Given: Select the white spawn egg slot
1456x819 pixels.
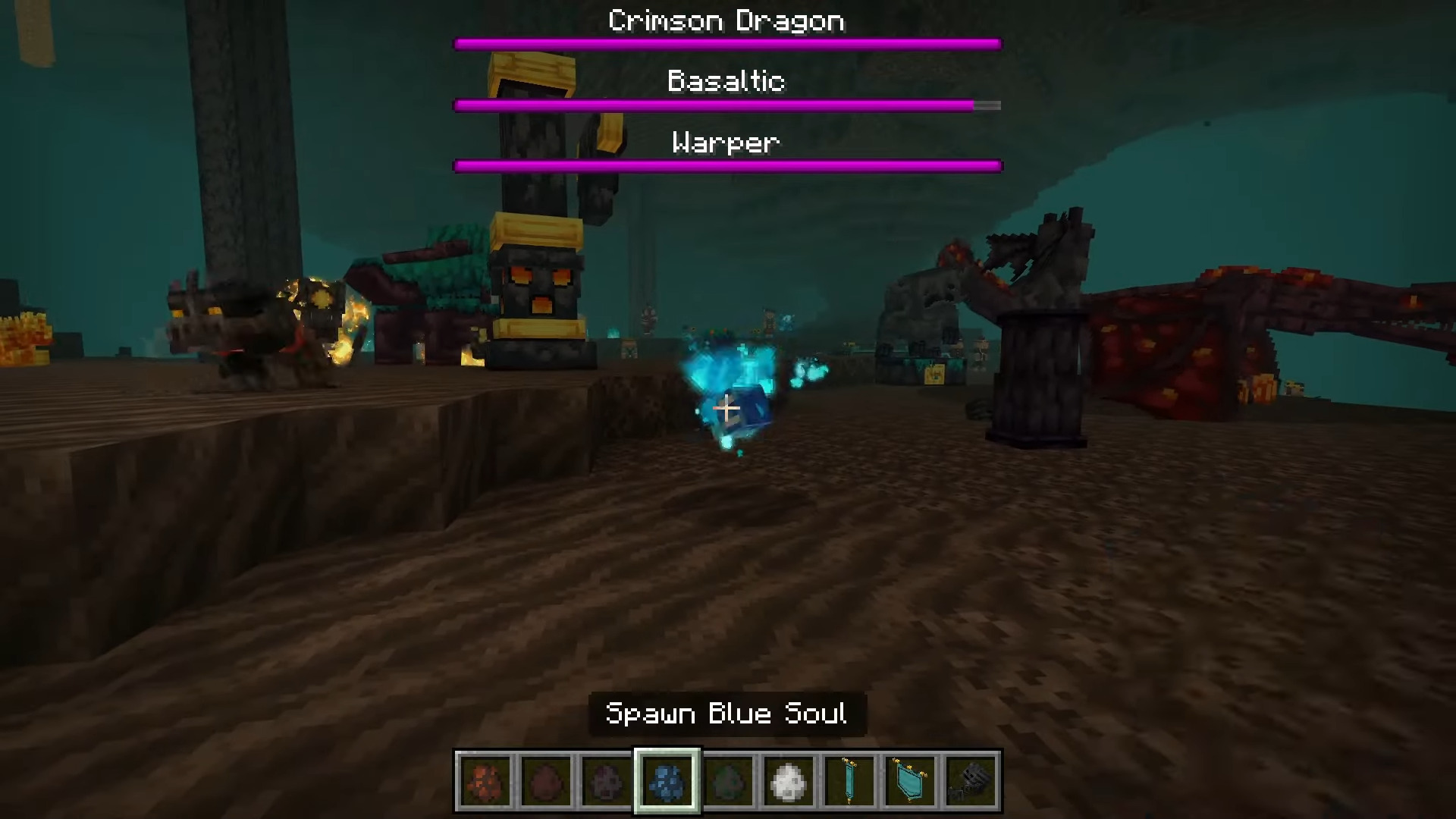Looking at the screenshot, I should 789,781.
